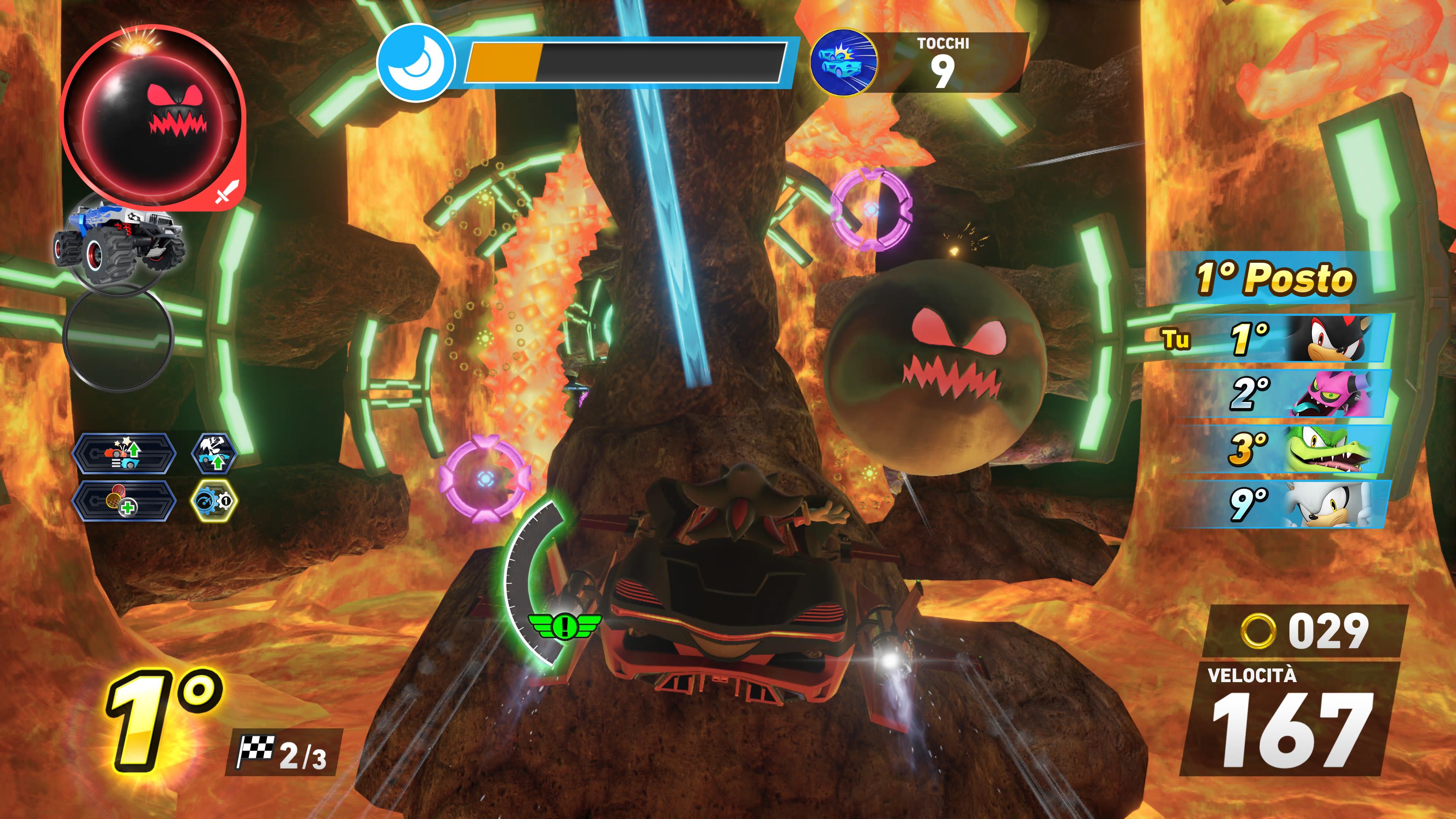The height and width of the screenshot is (819, 1456).
Task: Select the Tocchi car collision icon
Action: click(843, 61)
